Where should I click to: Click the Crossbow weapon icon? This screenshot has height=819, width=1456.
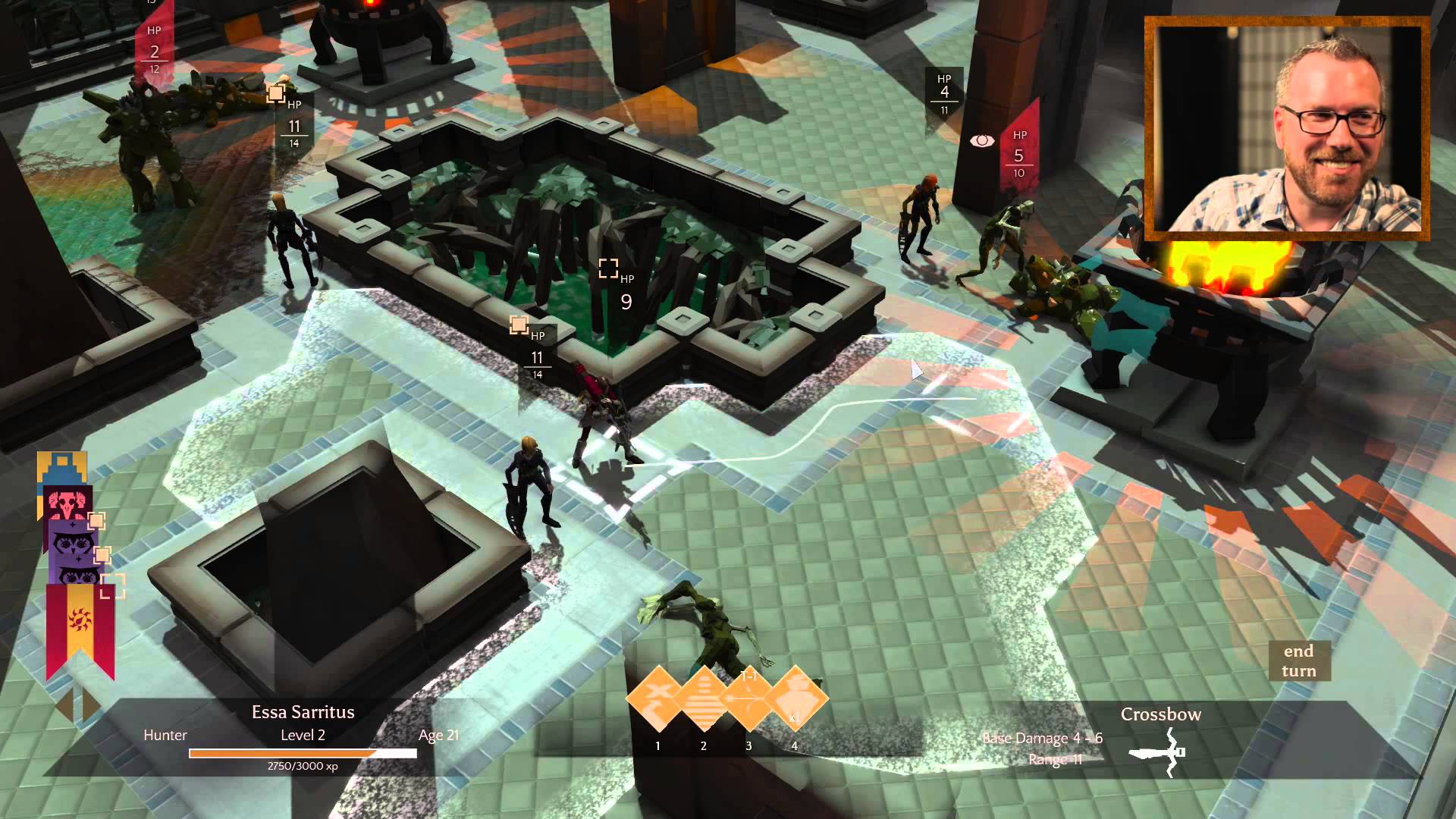[x=1158, y=752]
